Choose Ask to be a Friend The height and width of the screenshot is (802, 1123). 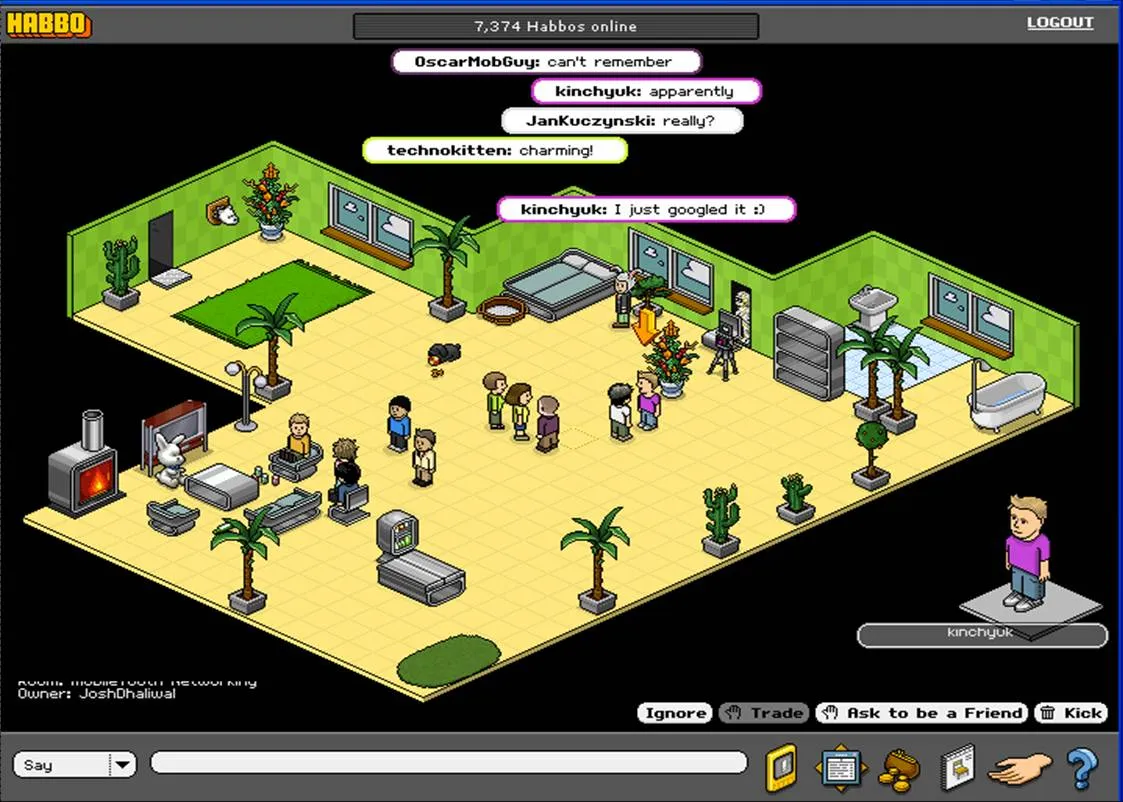point(921,713)
